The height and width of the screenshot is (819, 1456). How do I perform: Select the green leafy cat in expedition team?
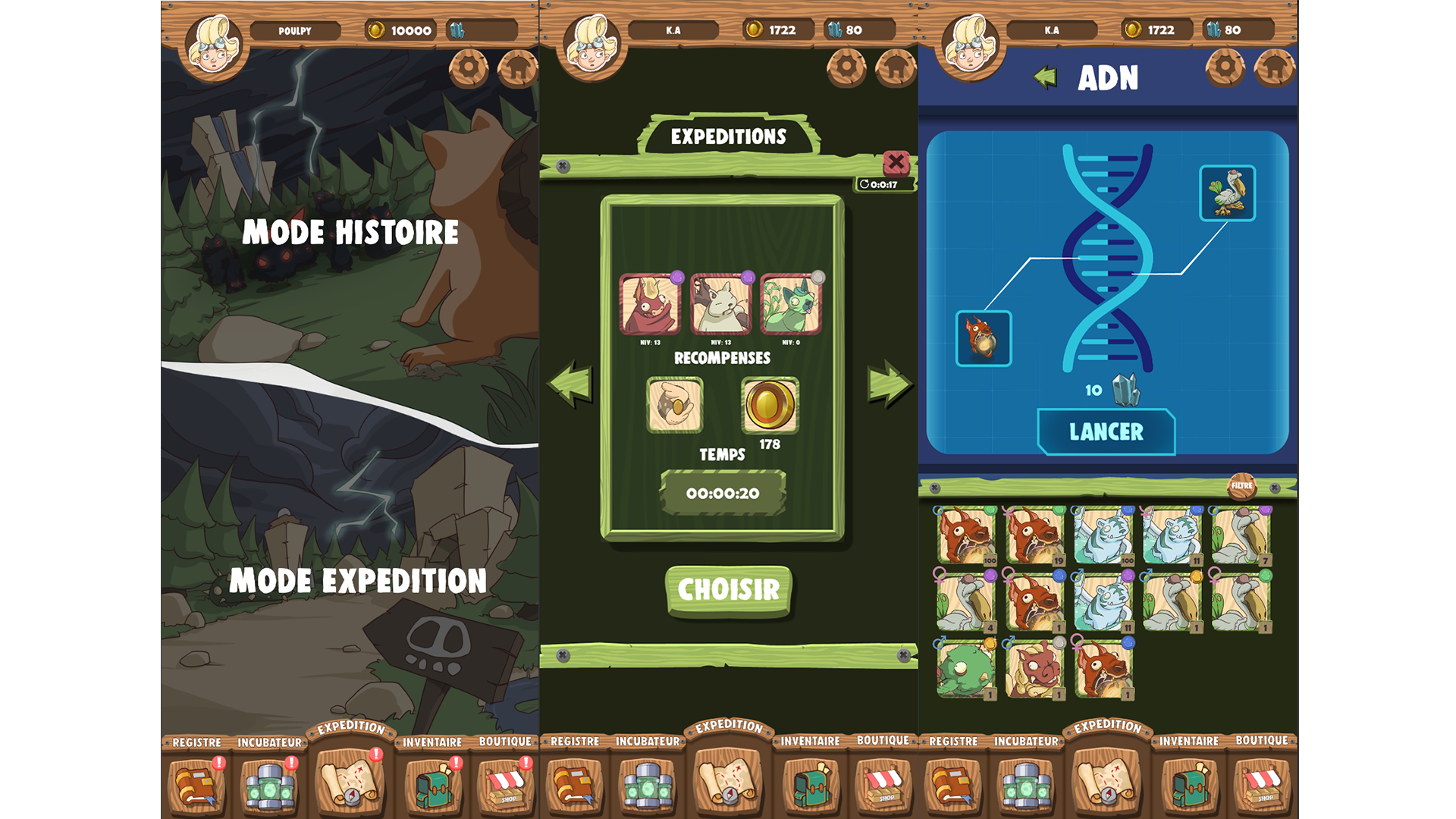point(791,305)
